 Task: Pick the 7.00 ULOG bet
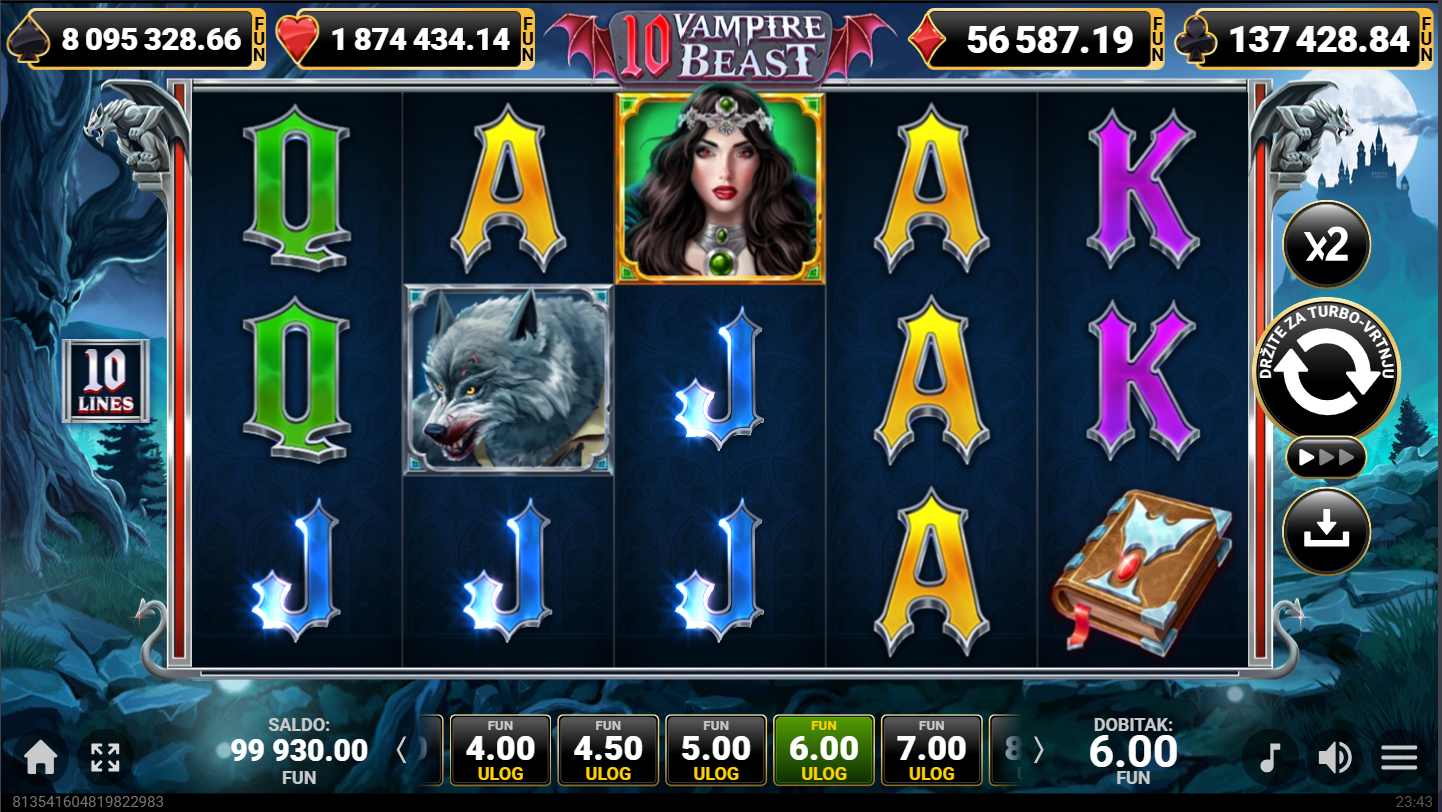click(x=931, y=750)
